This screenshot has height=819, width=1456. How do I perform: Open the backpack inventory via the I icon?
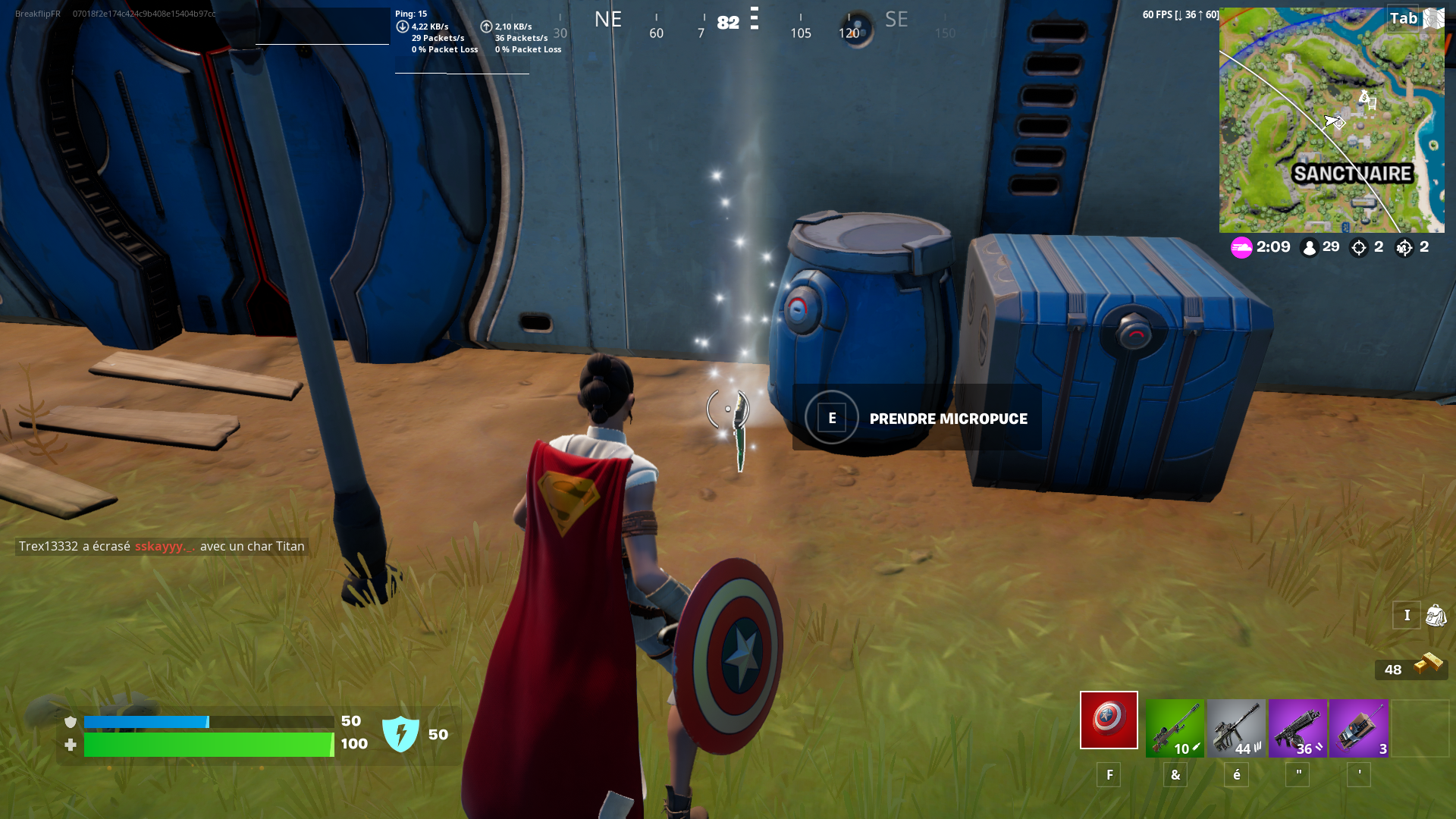pyautogui.click(x=1407, y=615)
